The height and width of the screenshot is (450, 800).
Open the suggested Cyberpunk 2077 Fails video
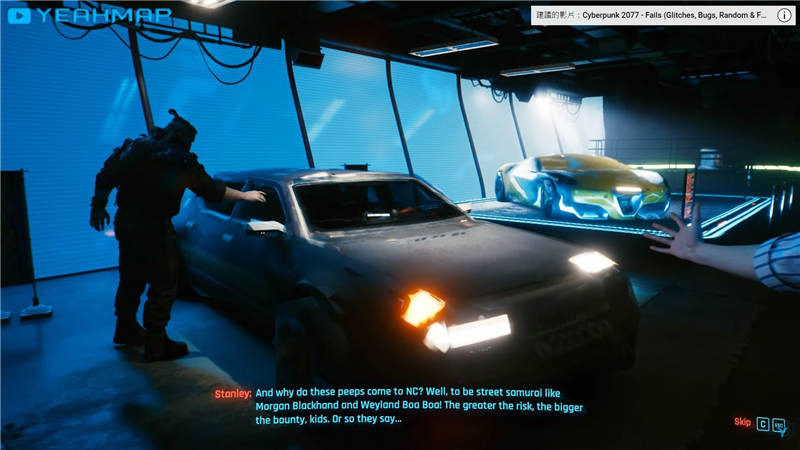coord(652,16)
